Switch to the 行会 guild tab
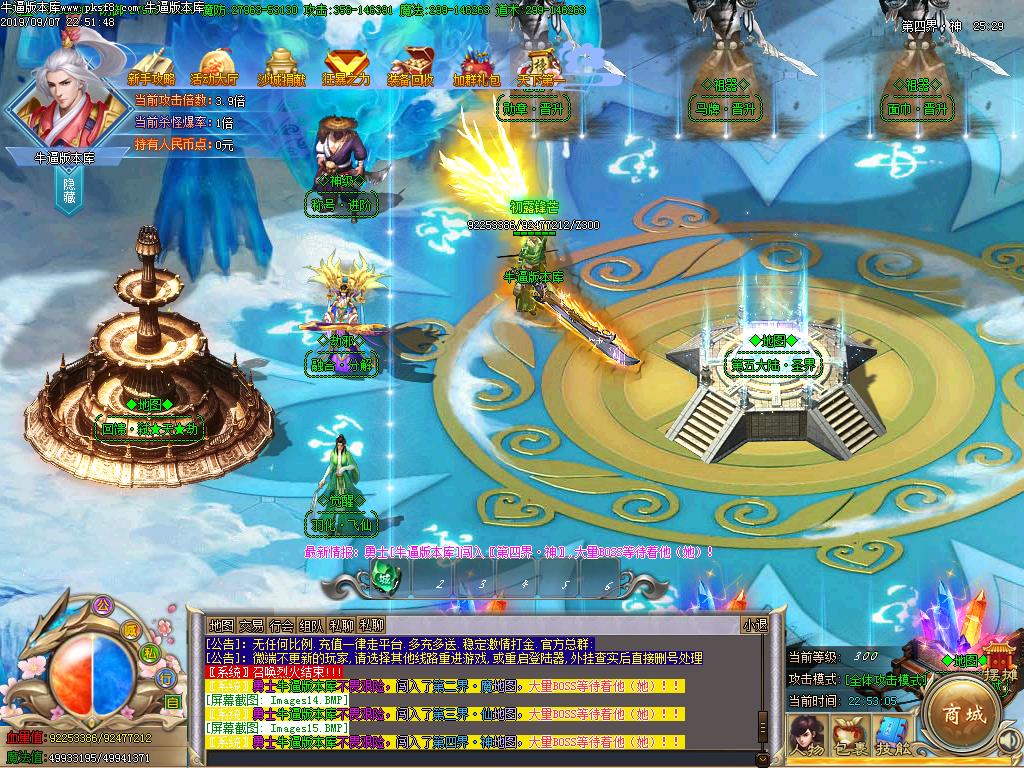The image size is (1024, 768). click(282, 626)
